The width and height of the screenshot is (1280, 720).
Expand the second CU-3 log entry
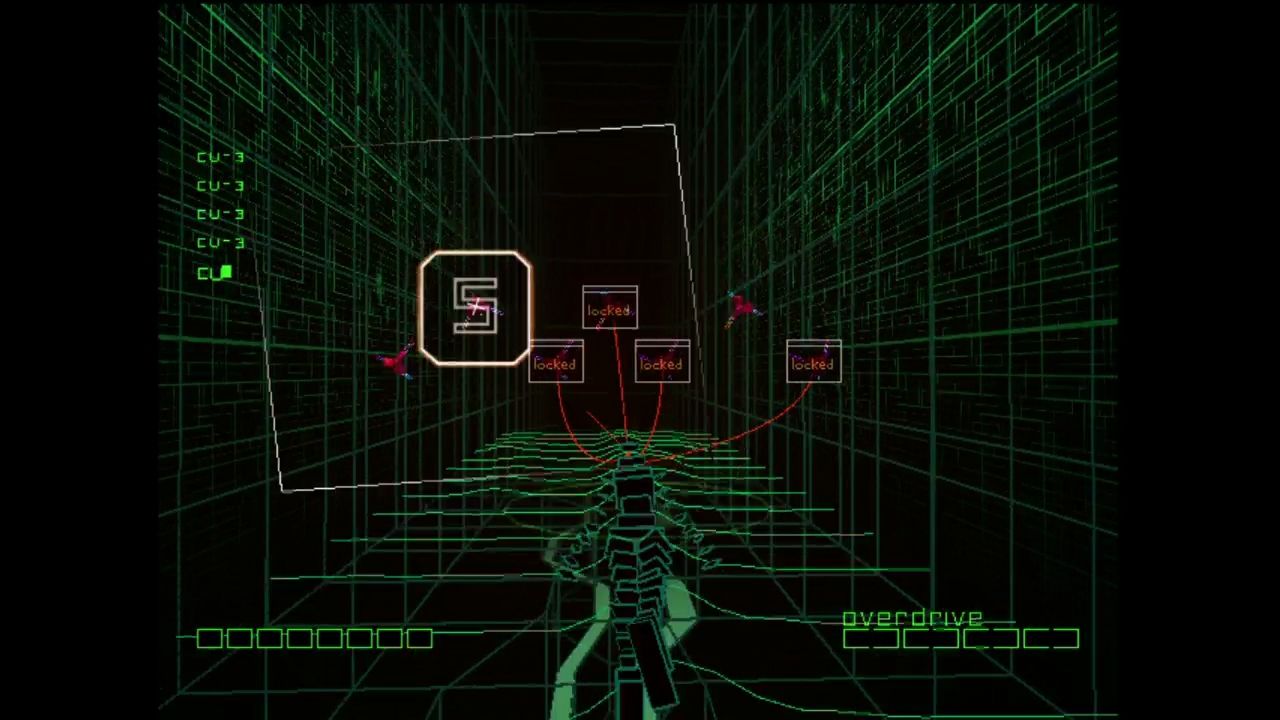click(x=221, y=185)
